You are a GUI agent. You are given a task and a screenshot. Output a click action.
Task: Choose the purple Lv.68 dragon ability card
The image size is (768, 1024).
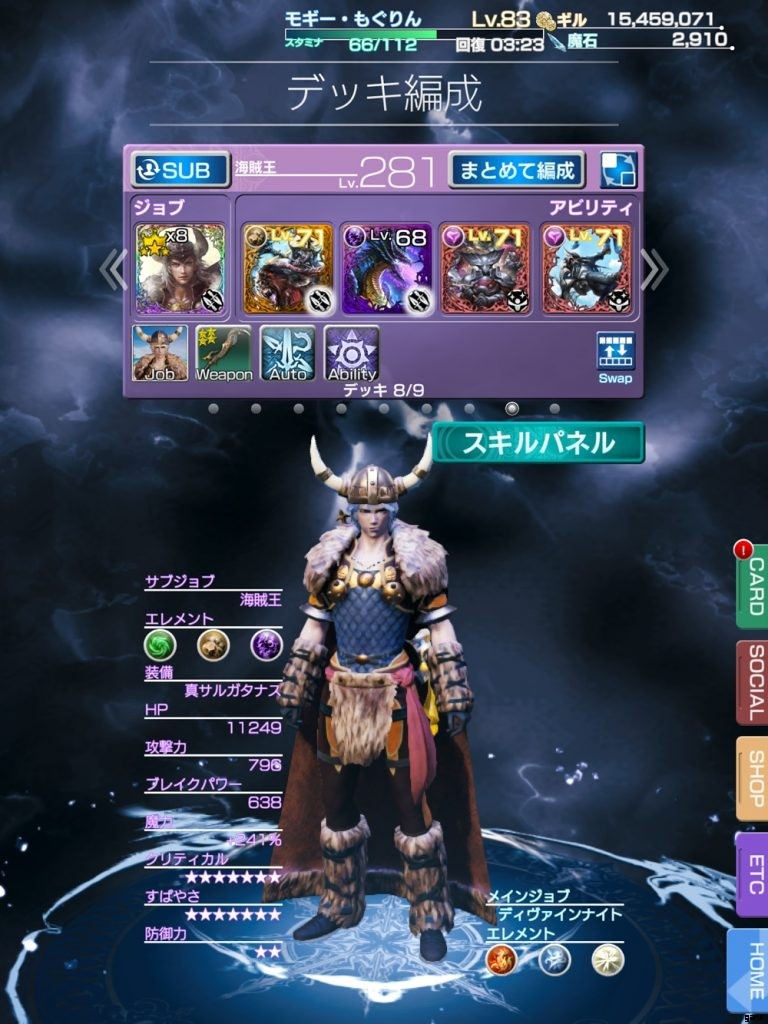[387, 268]
